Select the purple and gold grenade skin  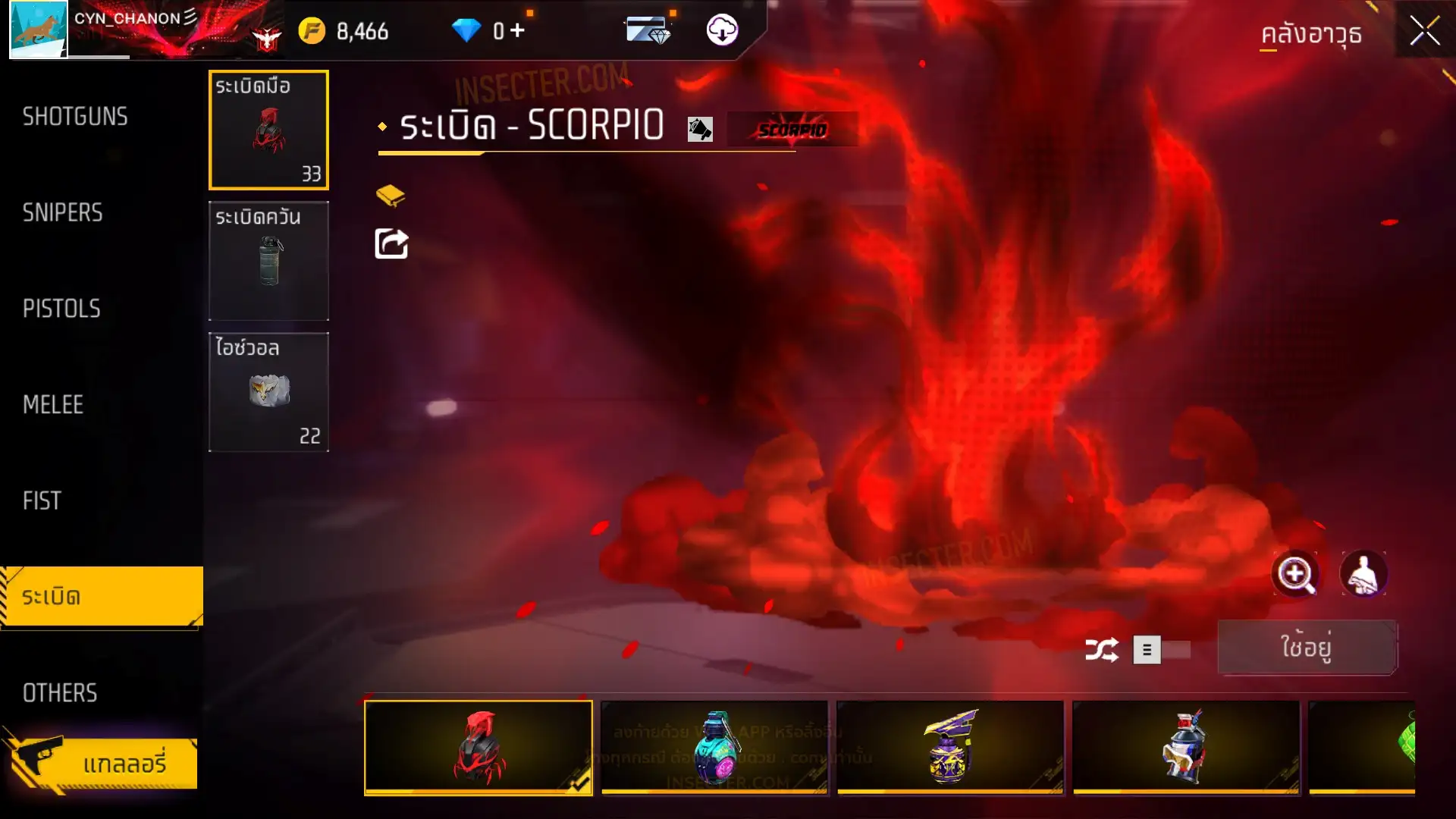[949, 747]
